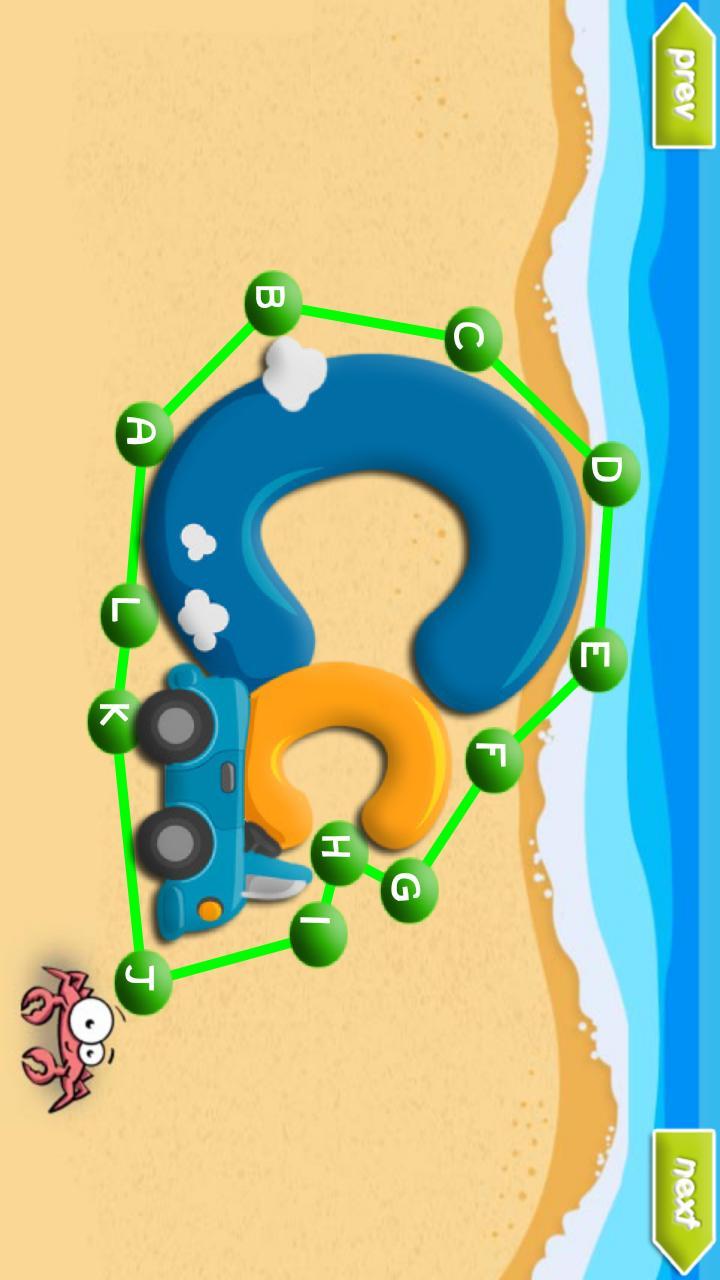The image size is (720, 1280).
Task: Tap the green dot labeled I
Action: pos(318,935)
